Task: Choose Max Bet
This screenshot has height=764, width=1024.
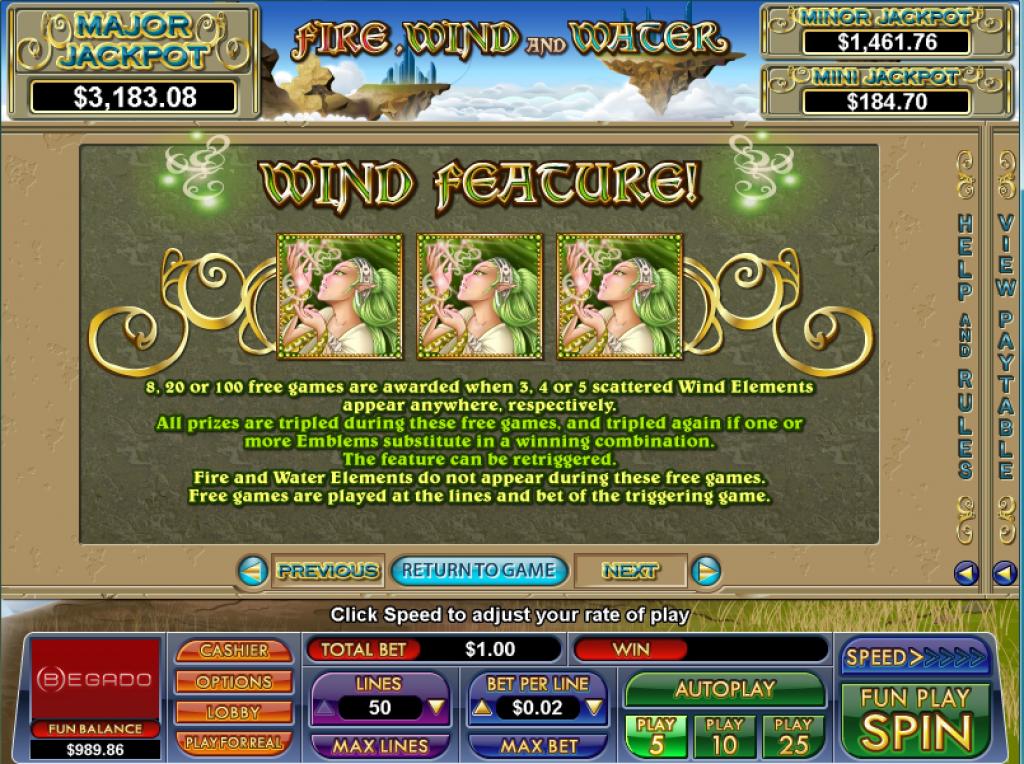Action: pyautogui.click(x=538, y=746)
